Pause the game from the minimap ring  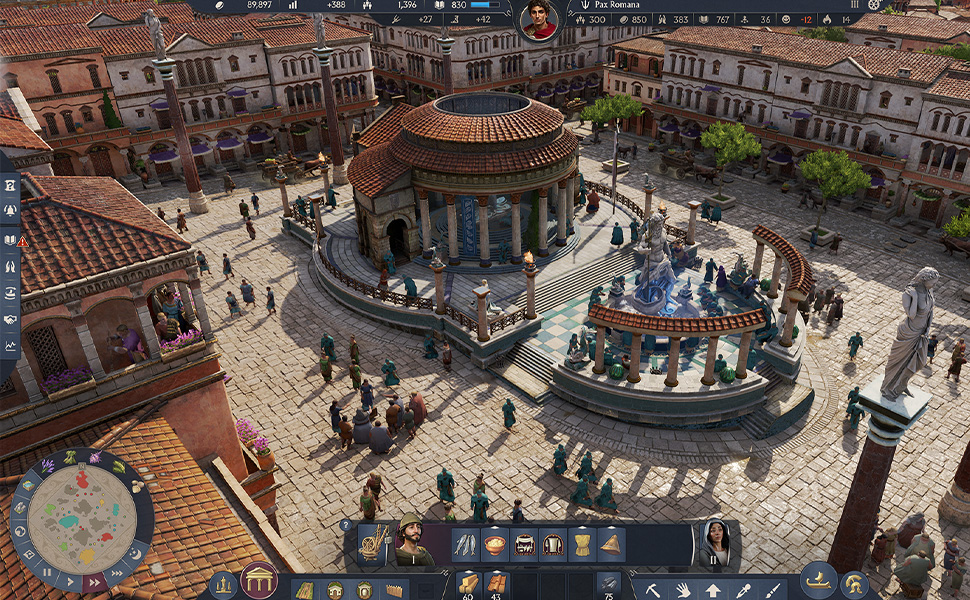coord(46,572)
